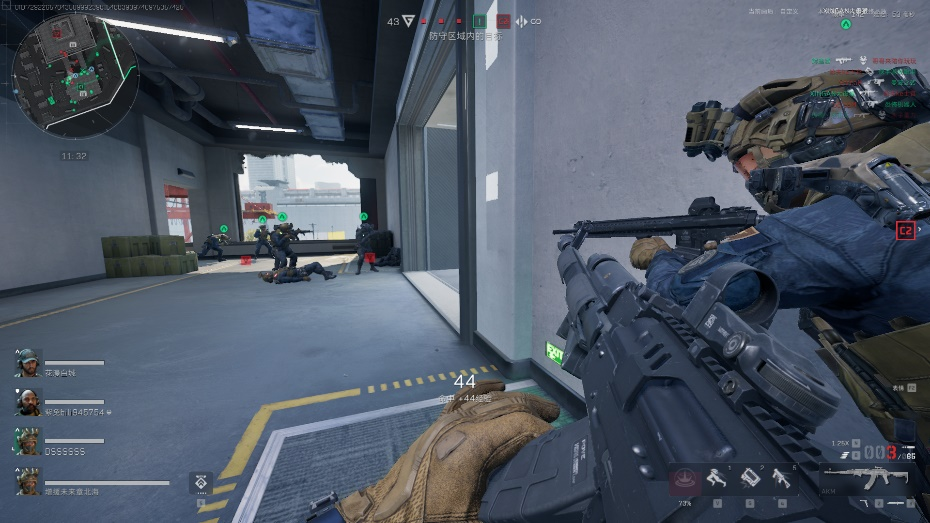Trigger the red ultimate ability icon

[685, 479]
